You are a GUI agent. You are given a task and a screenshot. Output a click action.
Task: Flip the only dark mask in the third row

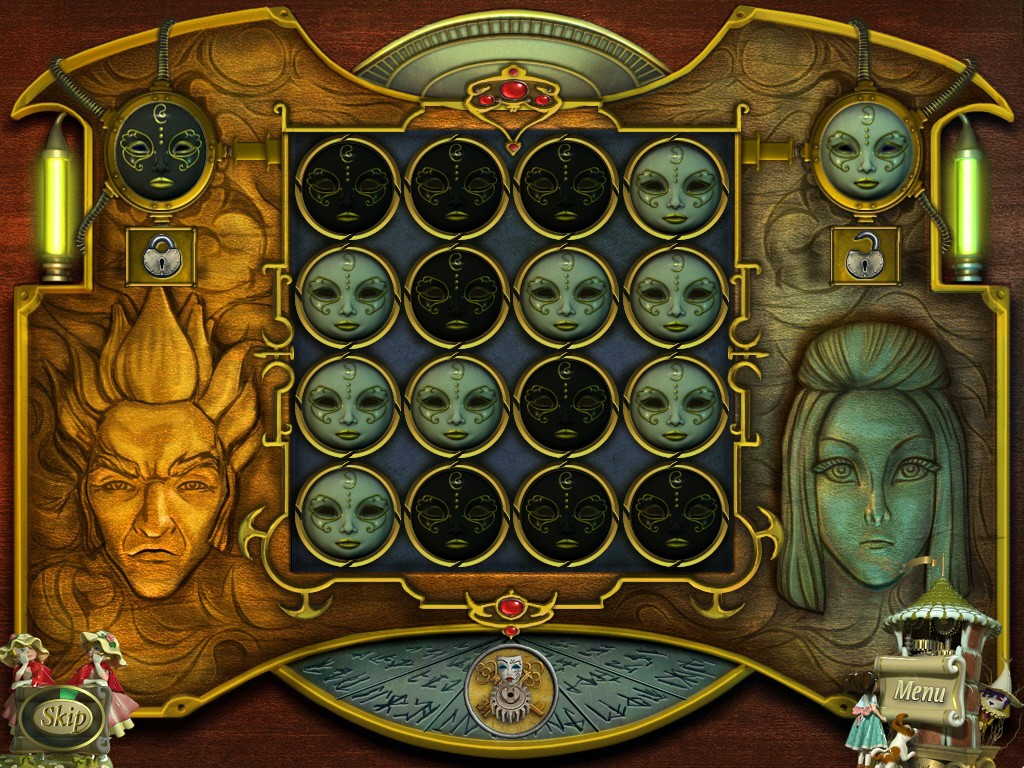point(565,405)
